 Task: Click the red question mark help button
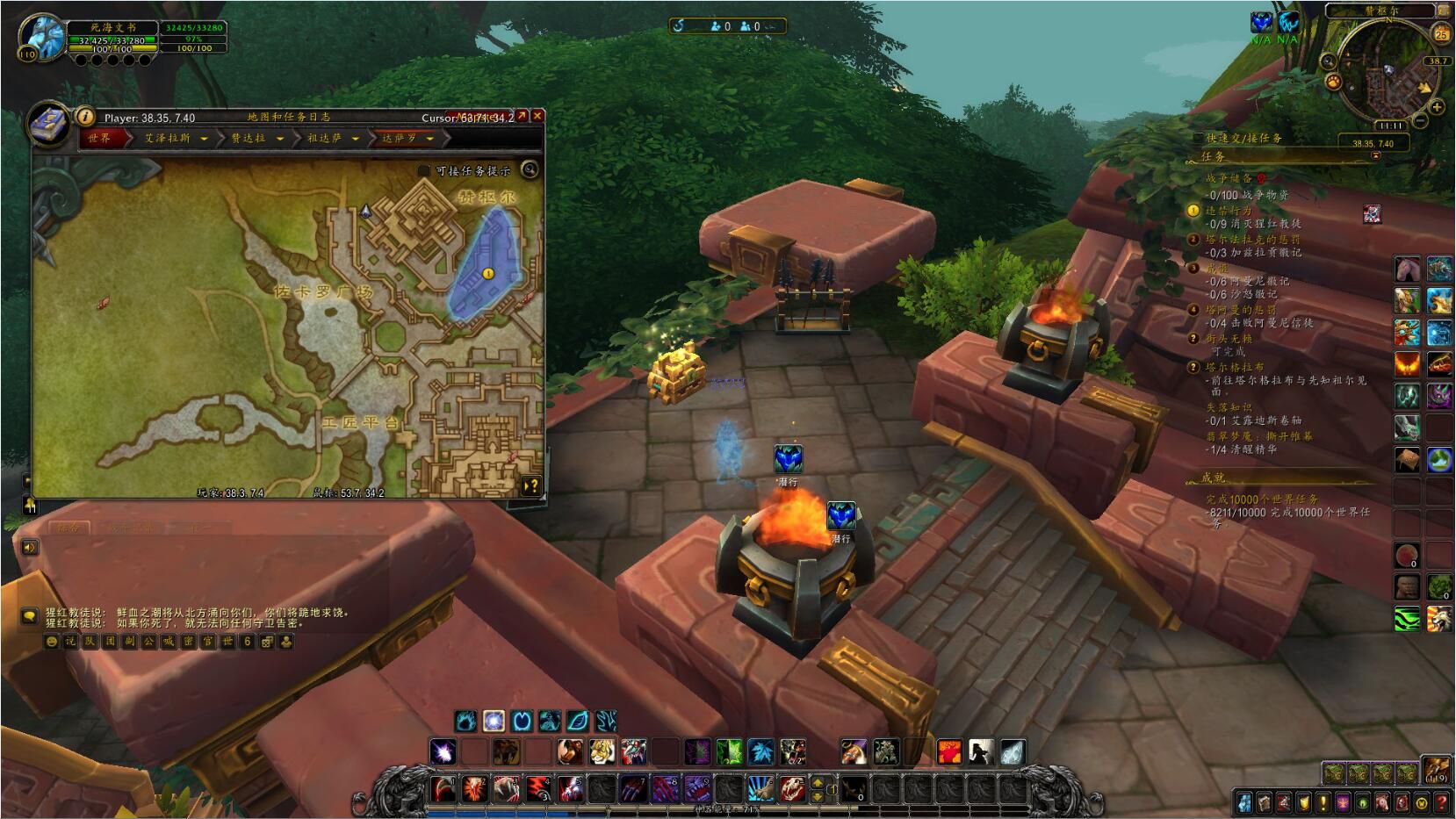(x=1441, y=802)
